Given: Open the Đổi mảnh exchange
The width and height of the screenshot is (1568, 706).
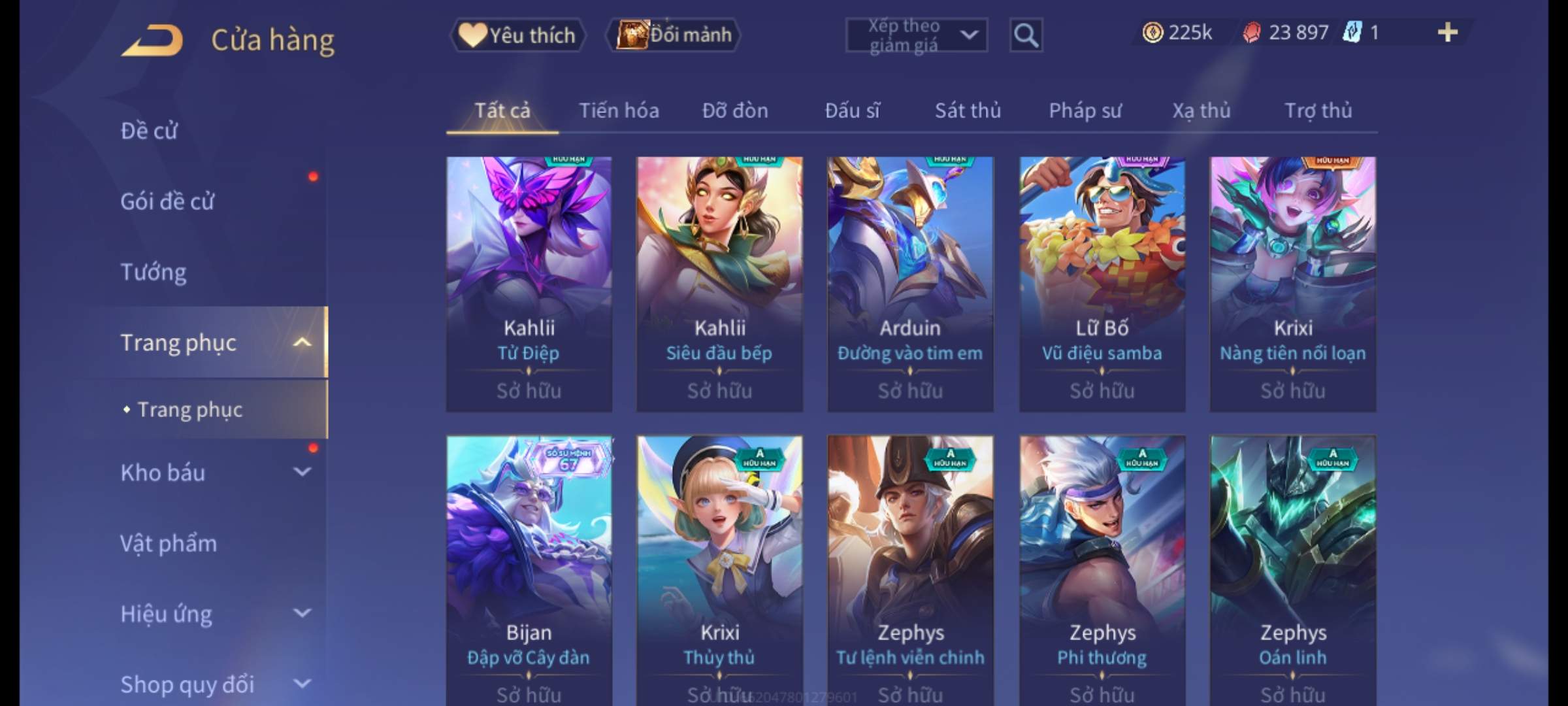Looking at the screenshot, I should click(x=674, y=35).
